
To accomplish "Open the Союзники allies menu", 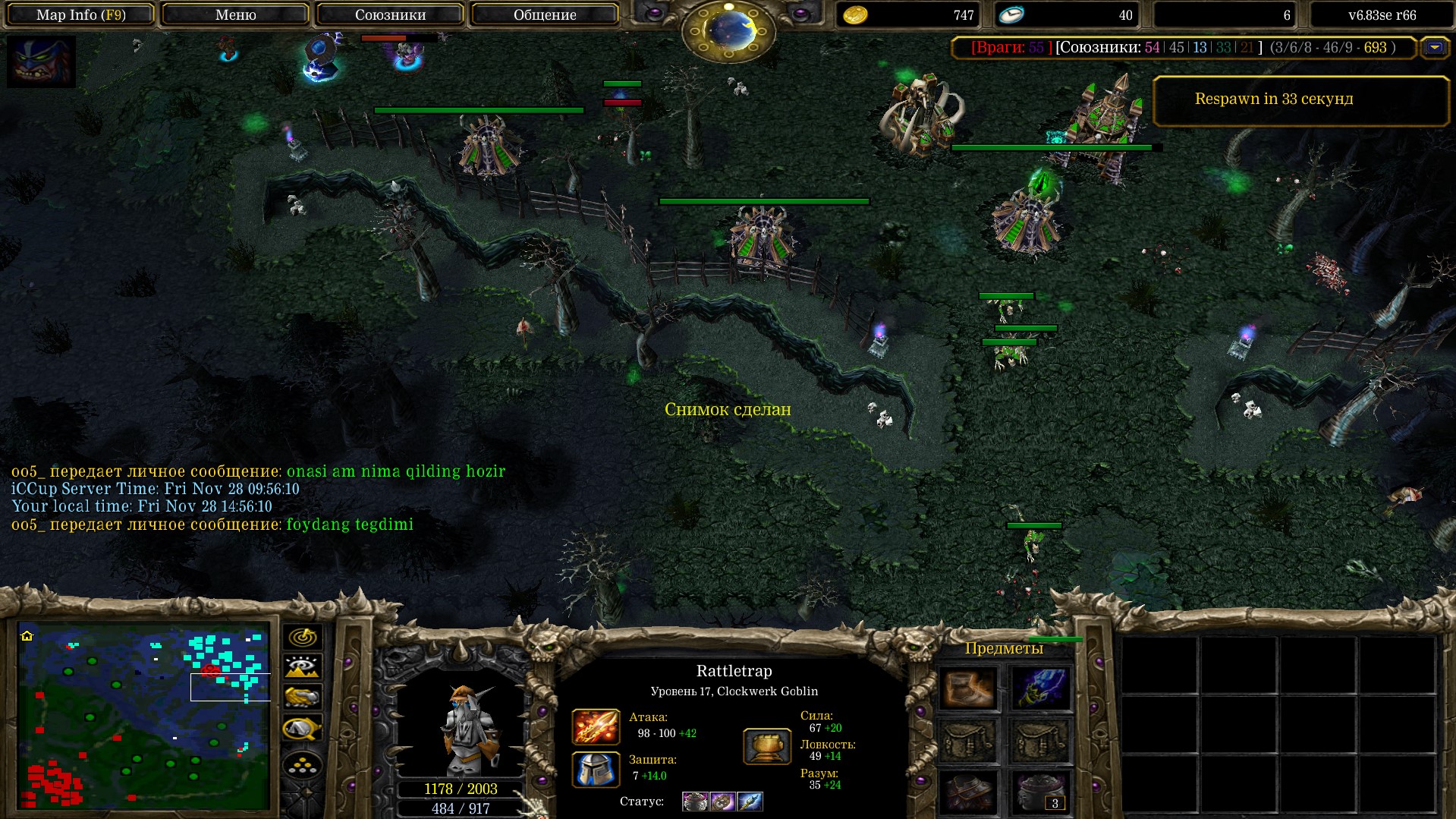I will tap(390, 14).
